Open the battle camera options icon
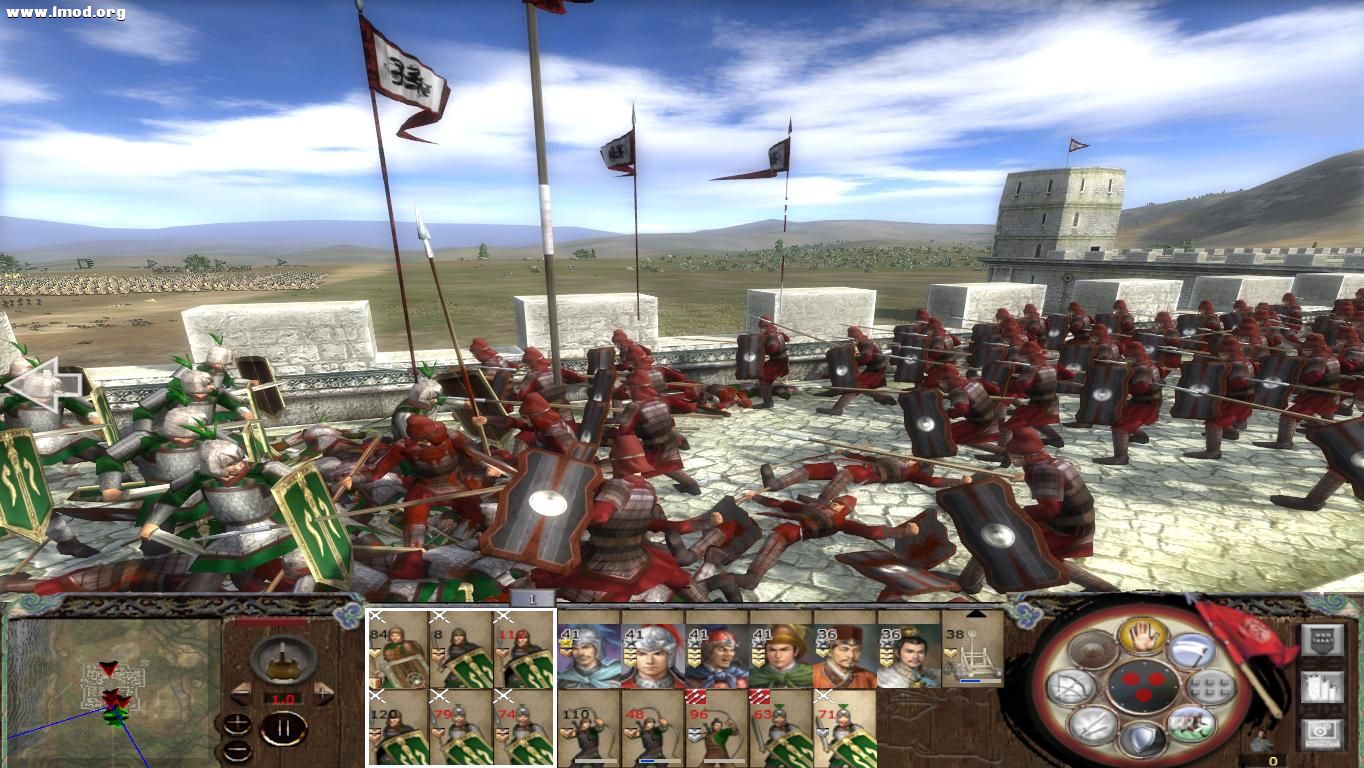 coord(1321,731)
